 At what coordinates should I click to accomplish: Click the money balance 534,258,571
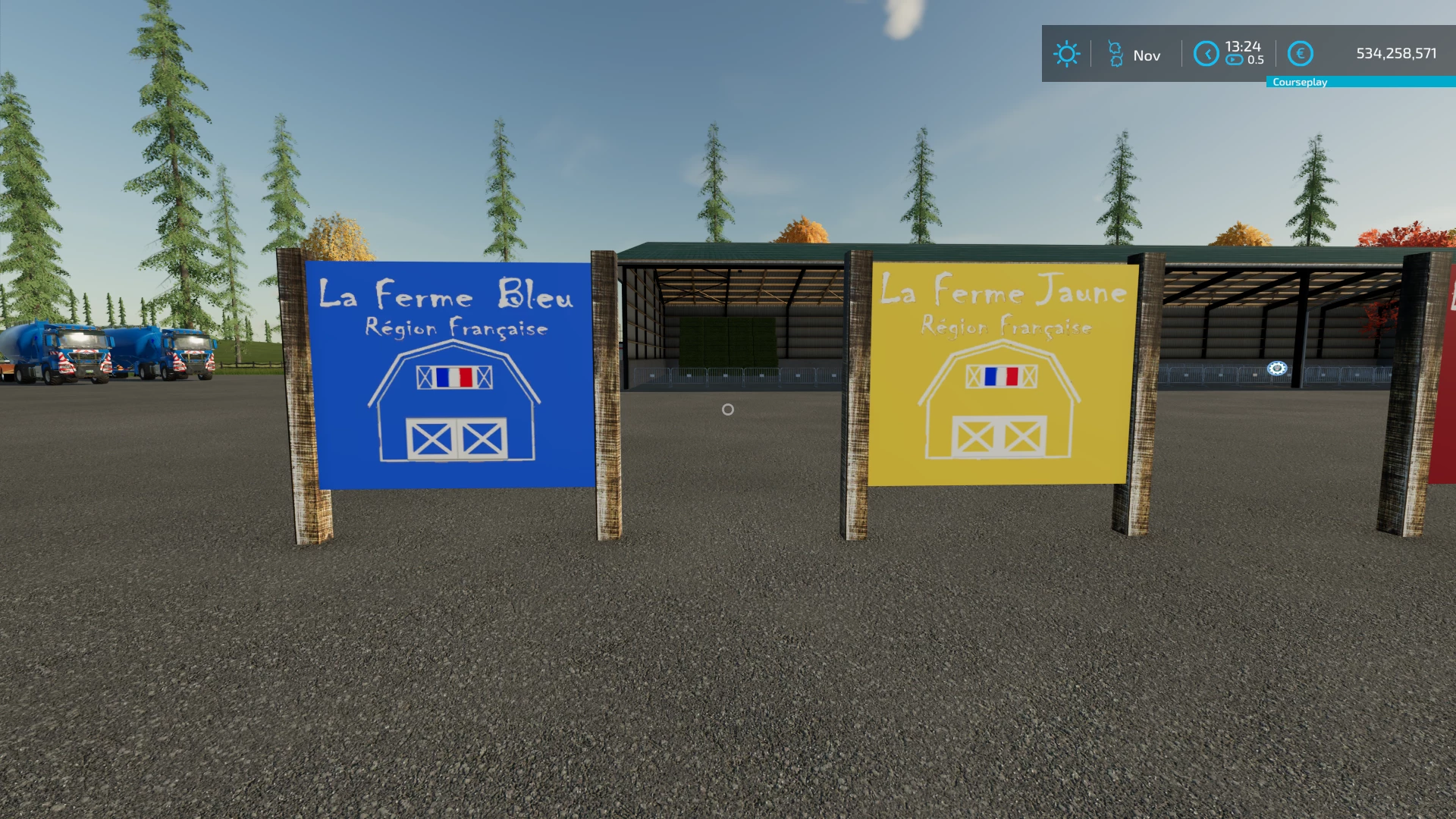click(x=1395, y=53)
